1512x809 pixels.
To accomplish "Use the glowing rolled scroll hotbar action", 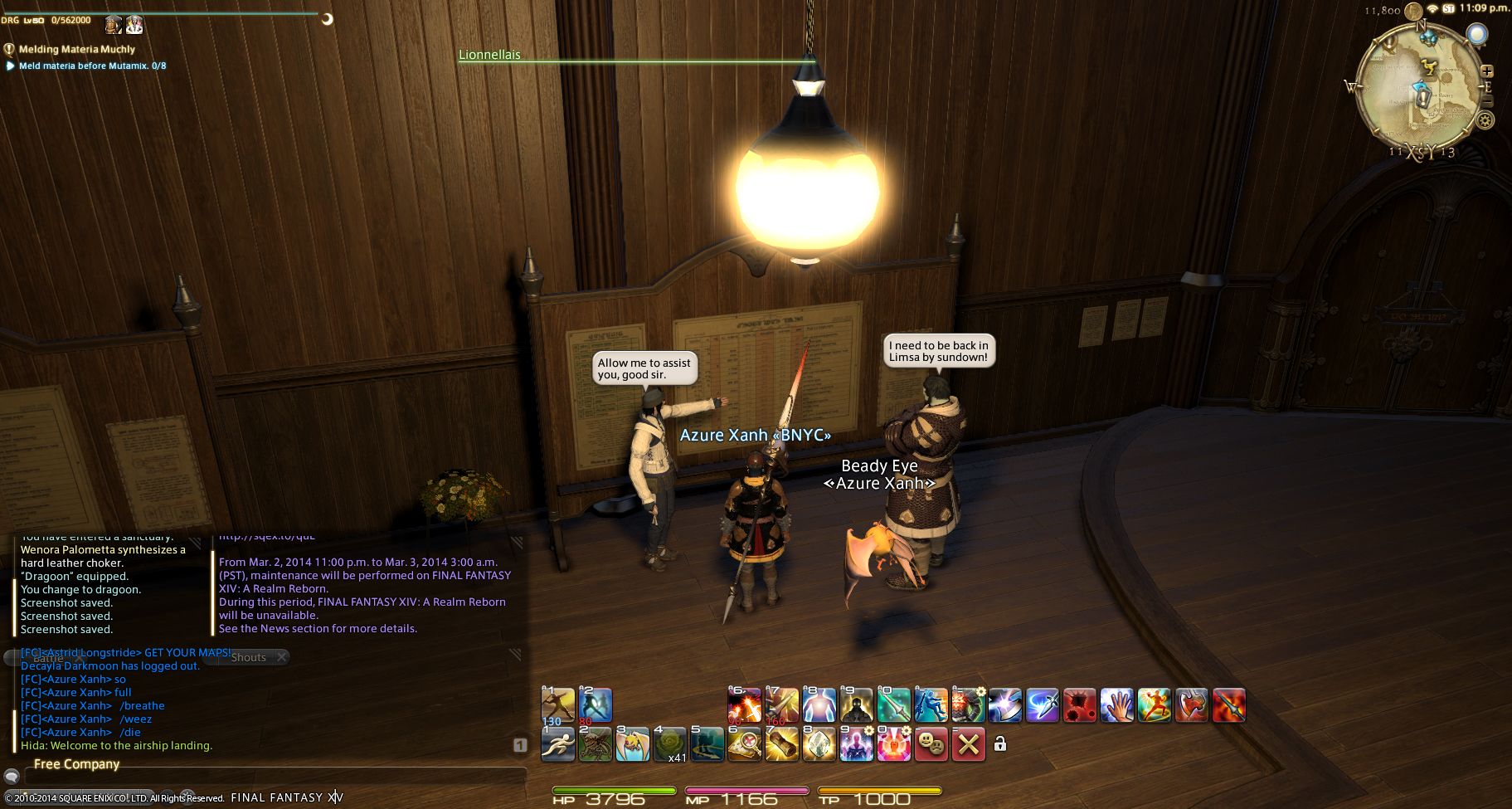I will click(781, 744).
